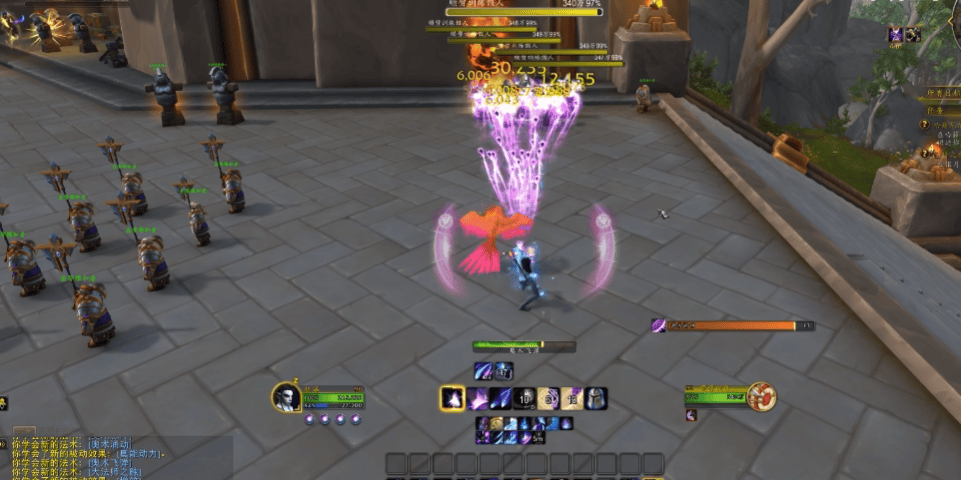Open the 魔能动力 passive link in chat
961x480 pixels.
click(138, 453)
